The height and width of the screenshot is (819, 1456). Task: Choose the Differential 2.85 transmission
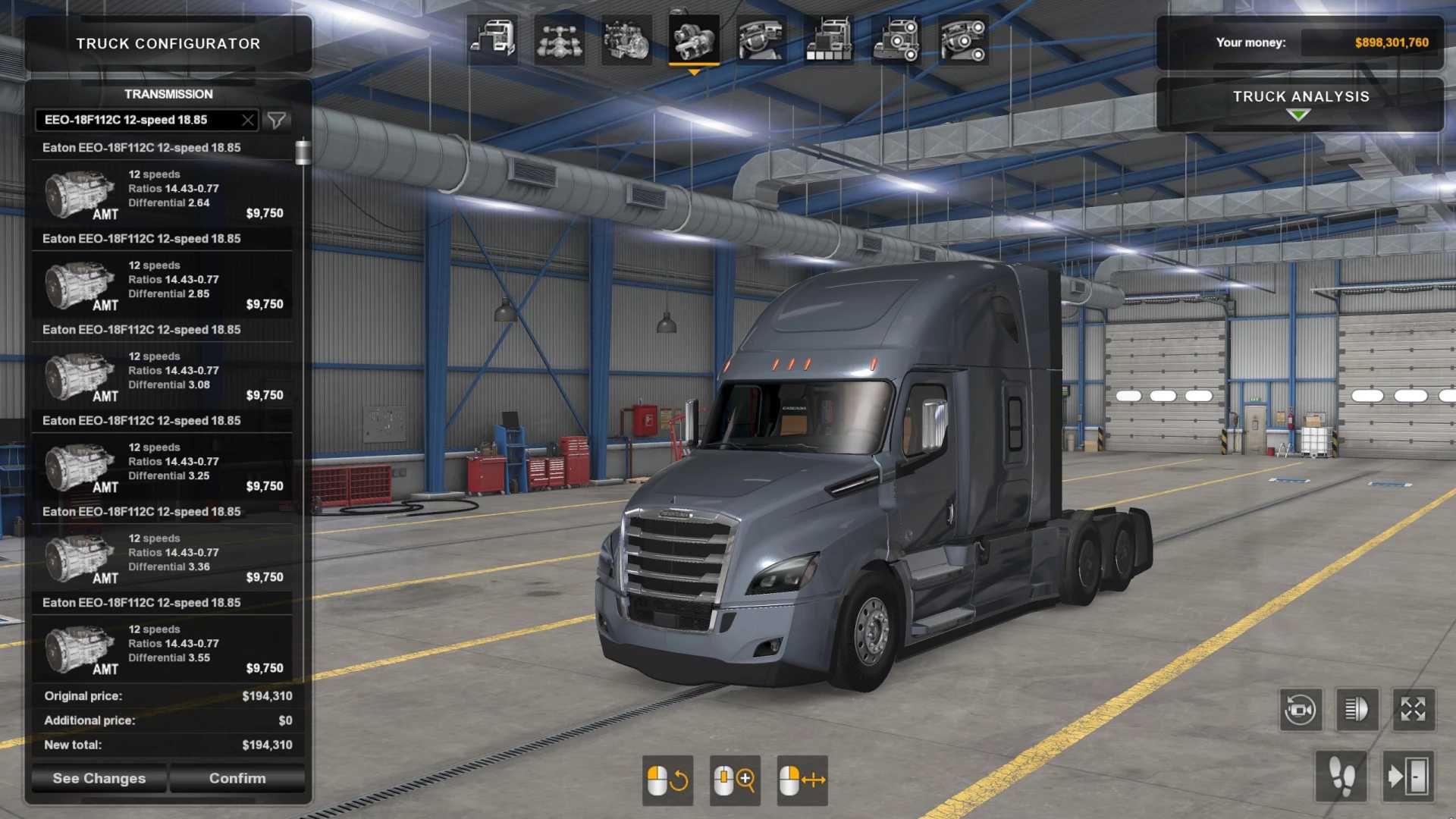point(163,285)
